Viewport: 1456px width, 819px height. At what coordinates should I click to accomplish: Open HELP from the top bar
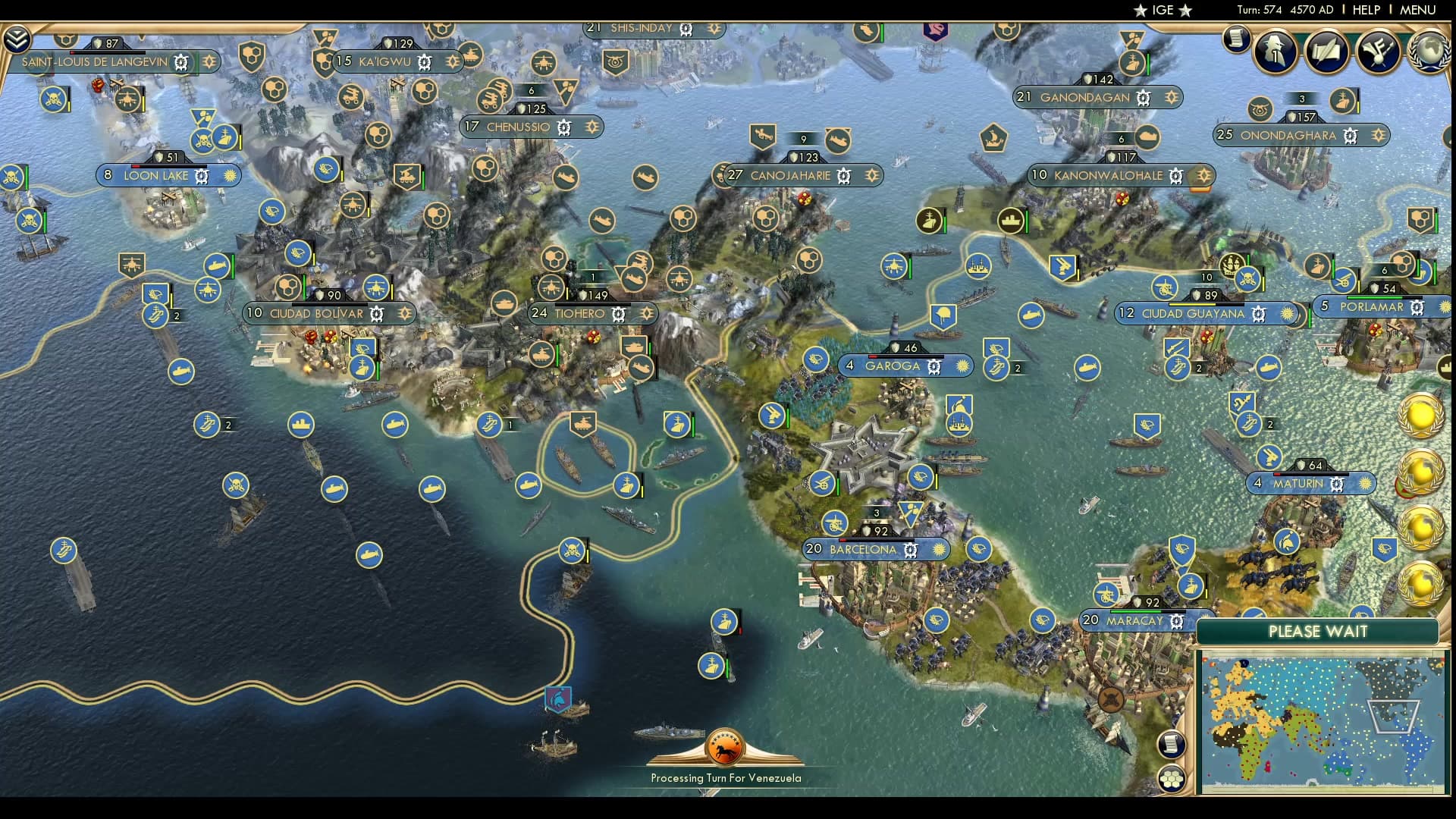click(1365, 10)
